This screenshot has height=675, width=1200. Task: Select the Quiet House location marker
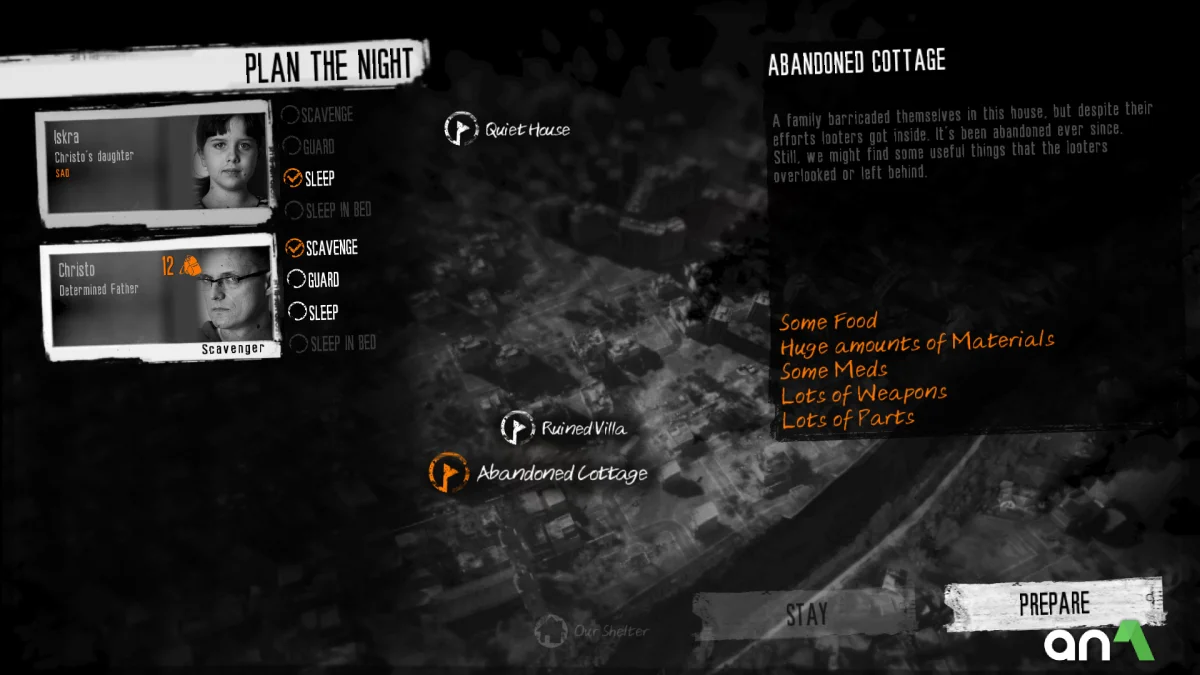[462, 129]
